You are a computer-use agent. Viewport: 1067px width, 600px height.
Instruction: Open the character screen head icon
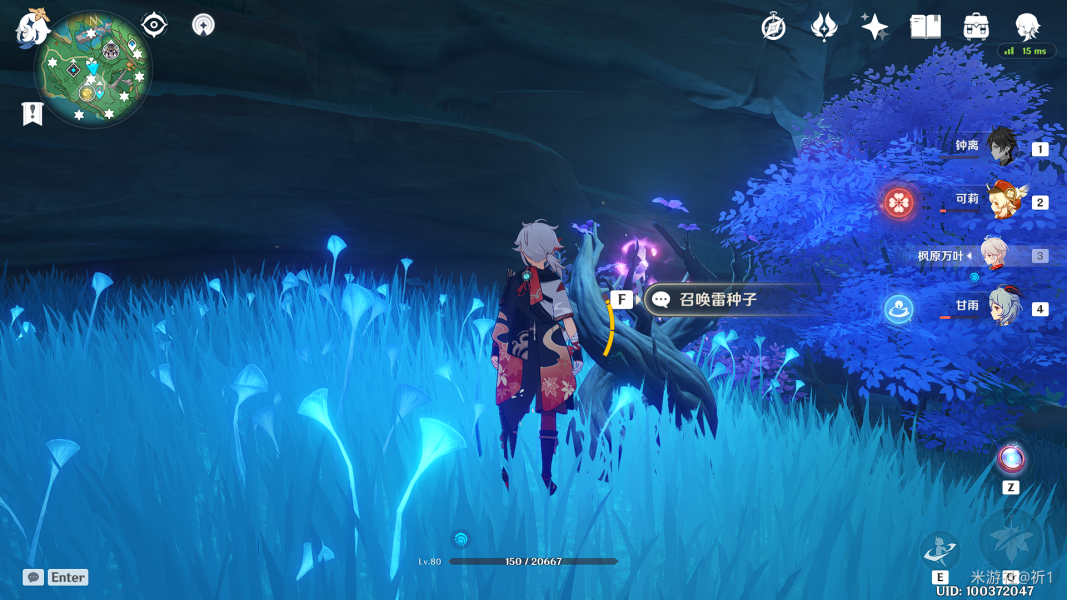point(1027,27)
